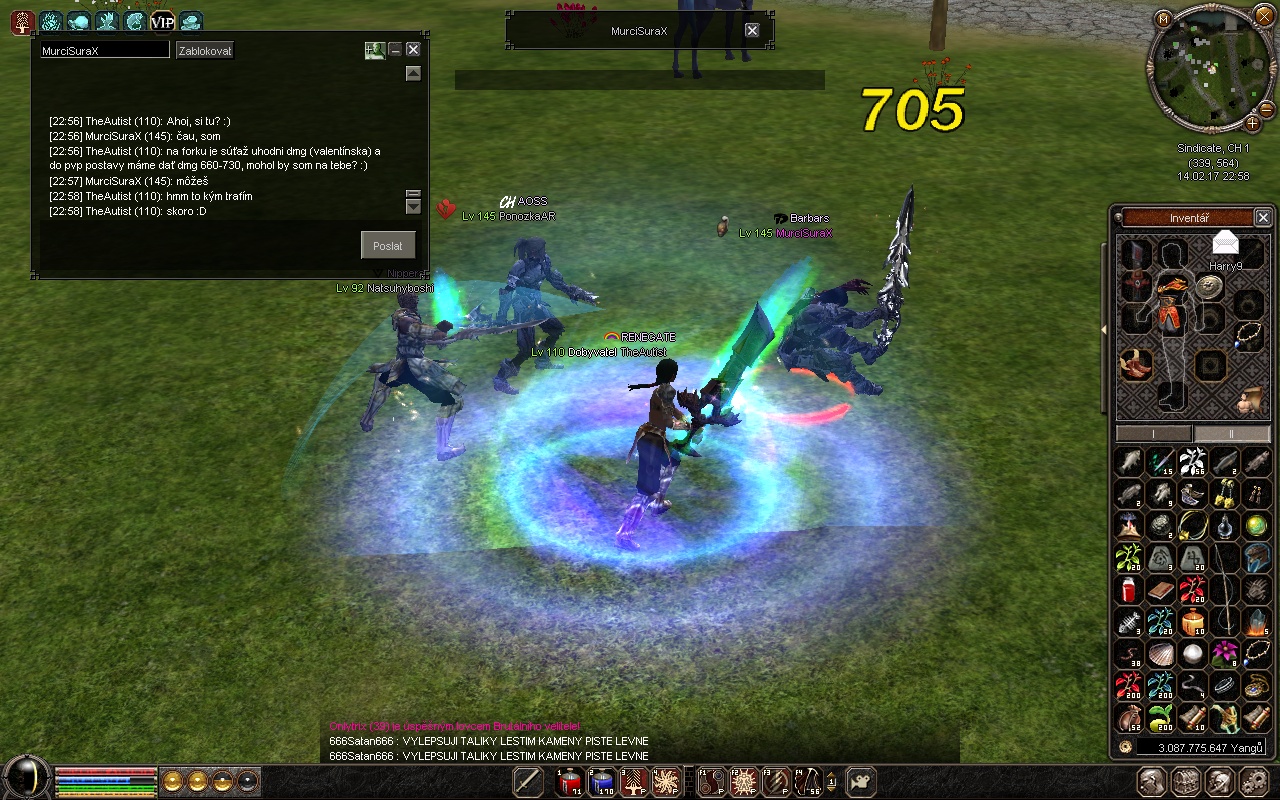
Task: Zoom in the minimap with plus button
Action: tap(1252, 124)
